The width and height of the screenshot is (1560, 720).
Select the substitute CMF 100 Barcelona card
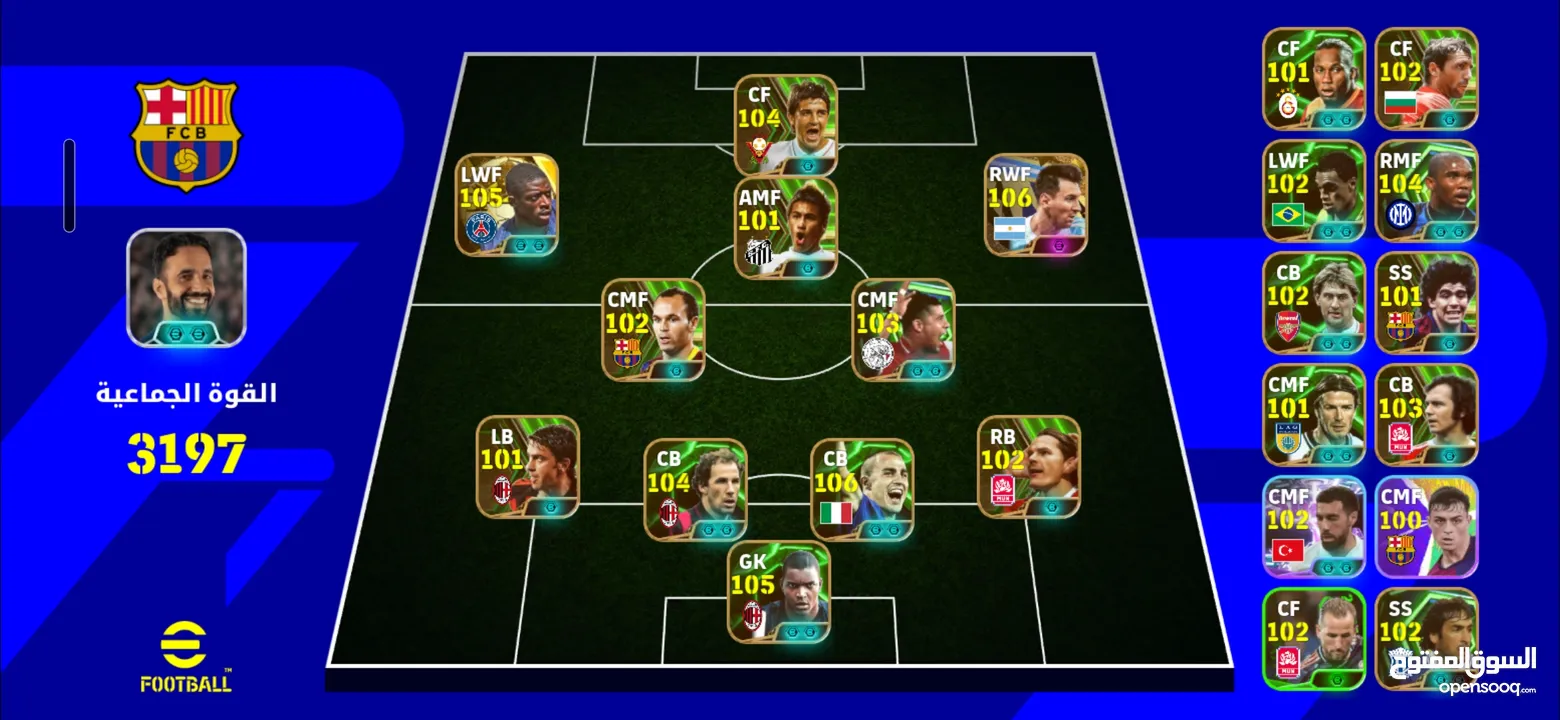(x=1426, y=527)
